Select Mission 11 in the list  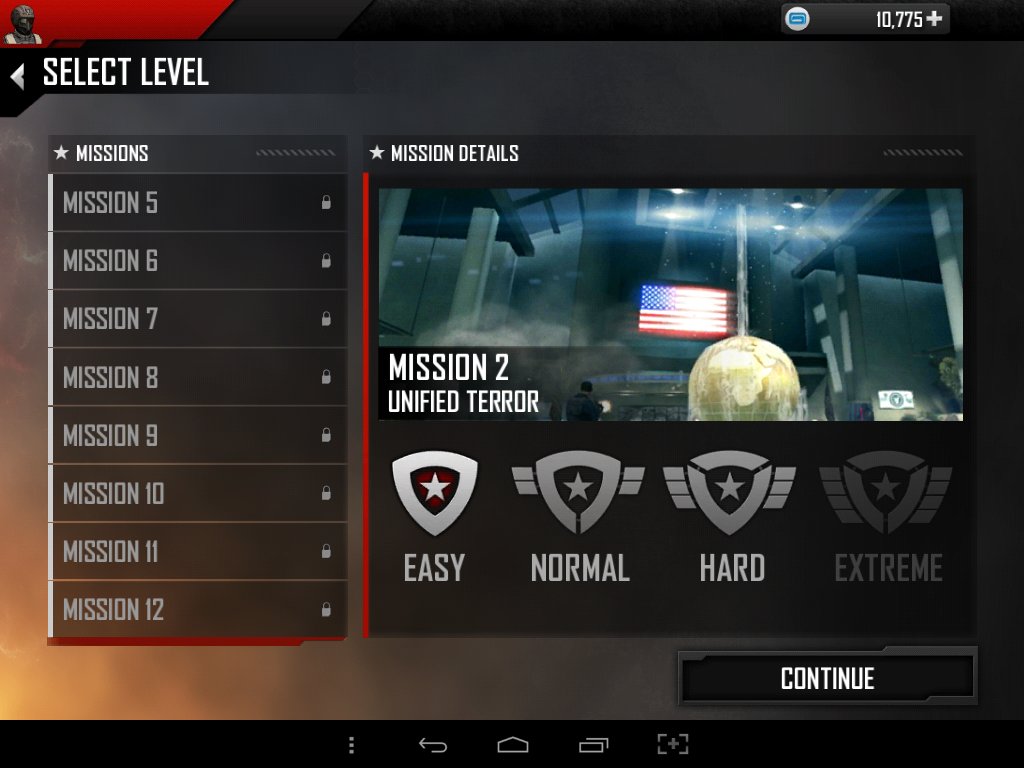pos(198,551)
